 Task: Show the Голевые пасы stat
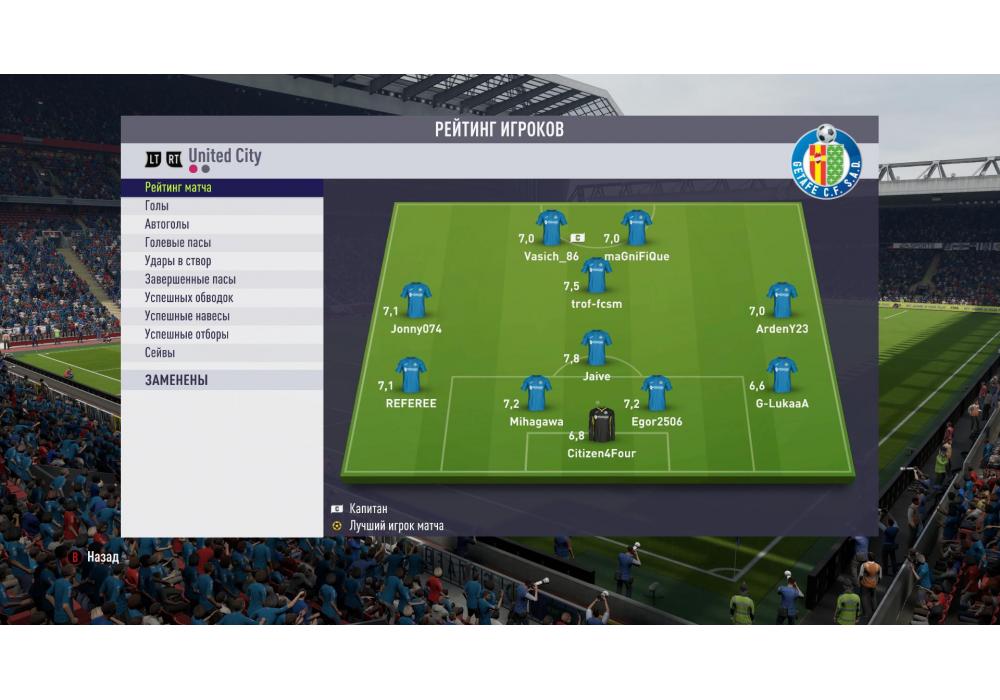pos(222,243)
